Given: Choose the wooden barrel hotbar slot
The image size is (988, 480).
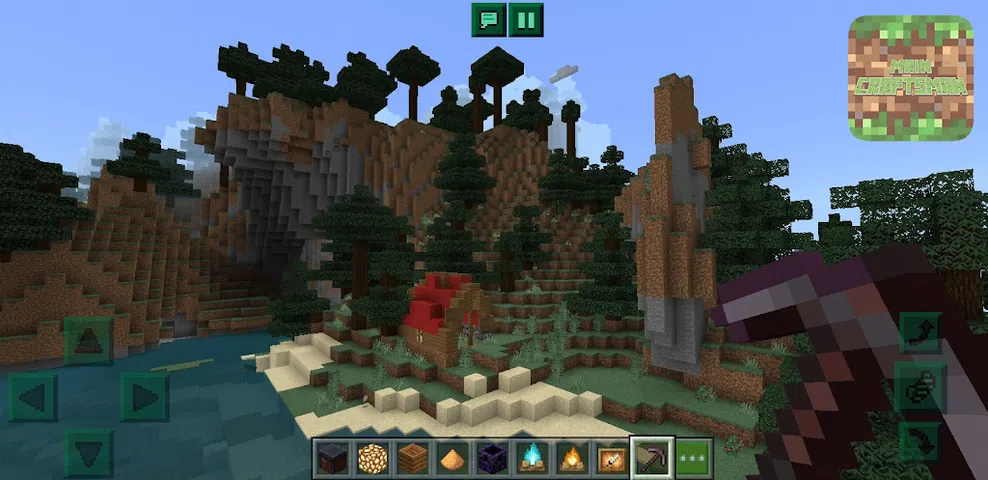Looking at the screenshot, I should (x=411, y=458).
